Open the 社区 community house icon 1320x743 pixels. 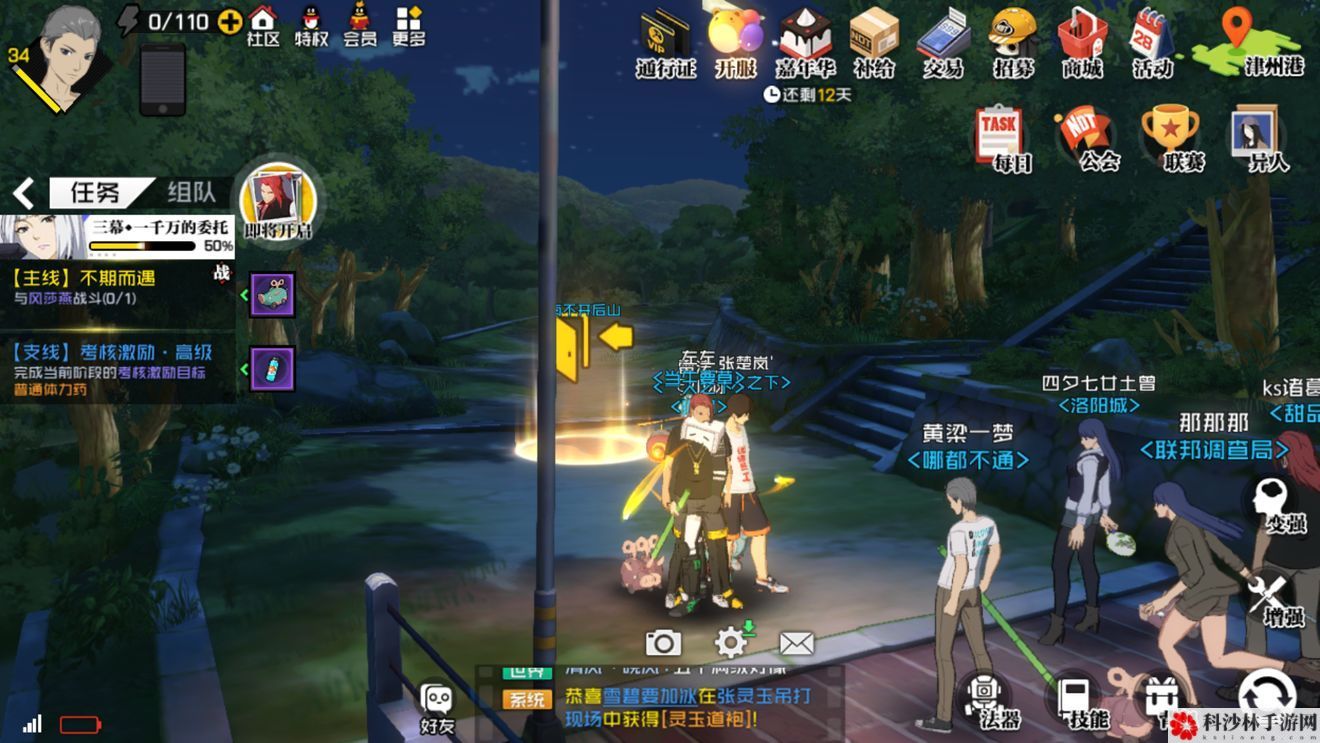[263, 26]
